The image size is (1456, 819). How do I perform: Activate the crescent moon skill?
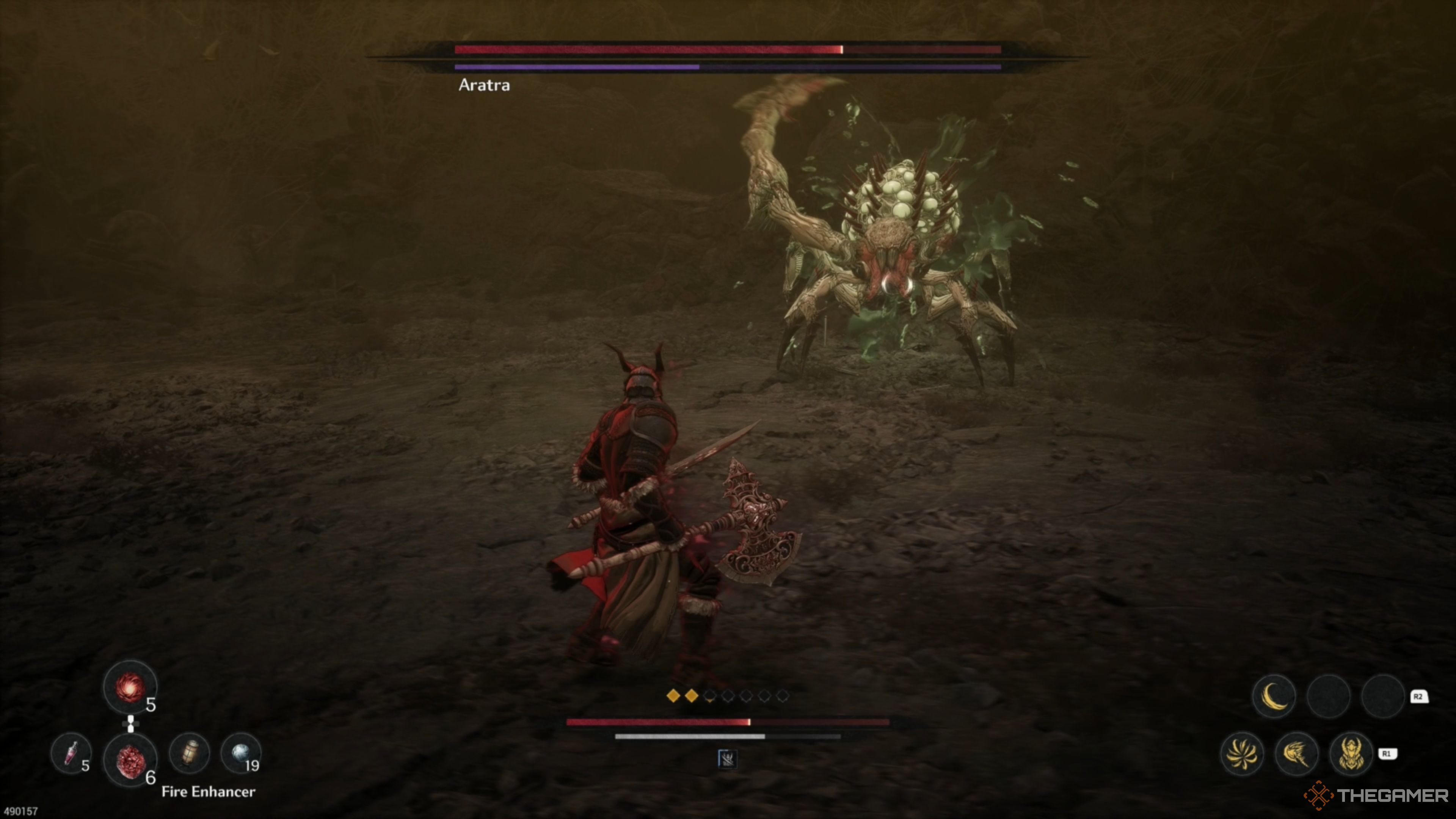click(1274, 696)
